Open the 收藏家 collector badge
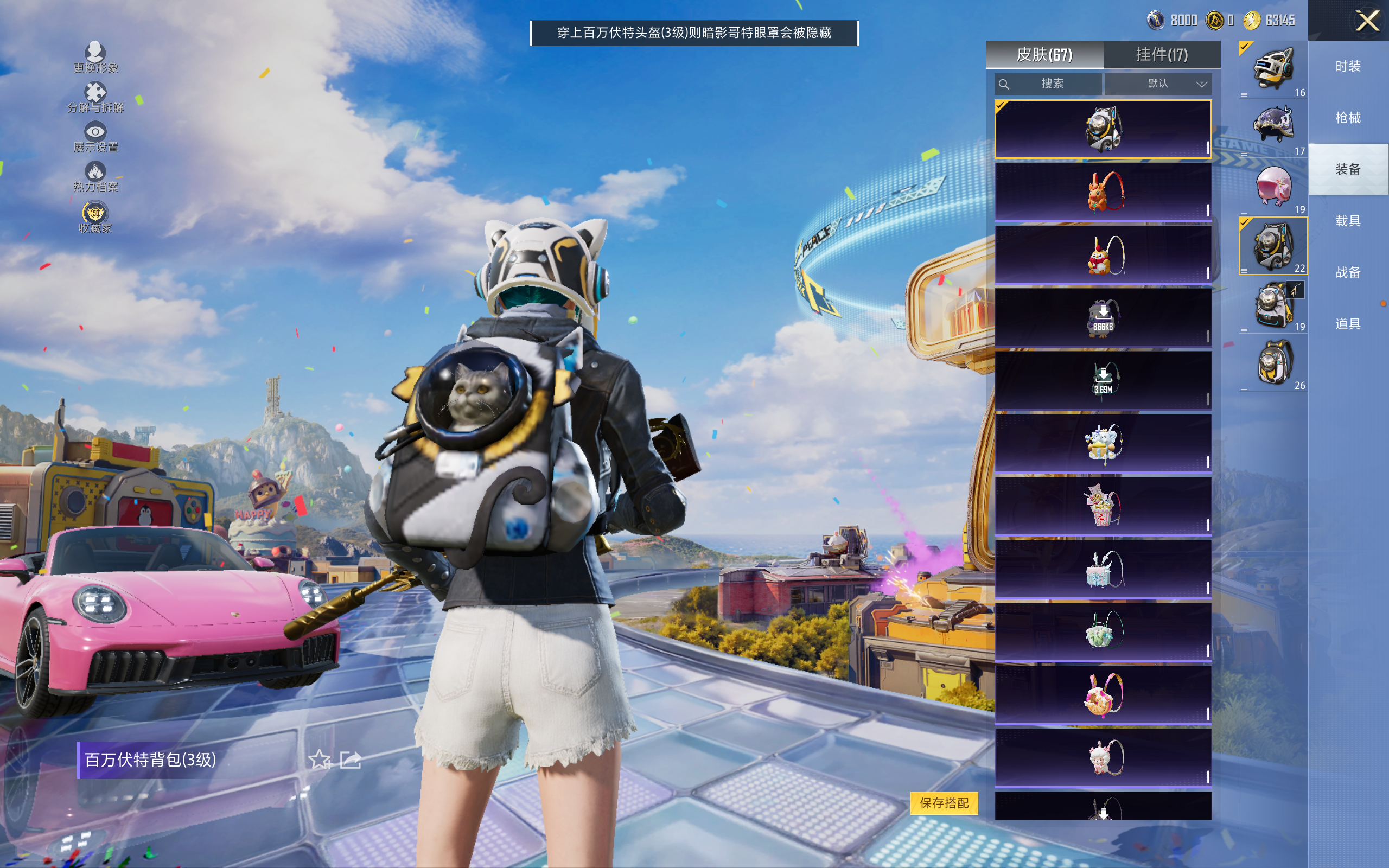The image size is (1389, 868). pos(95,217)
